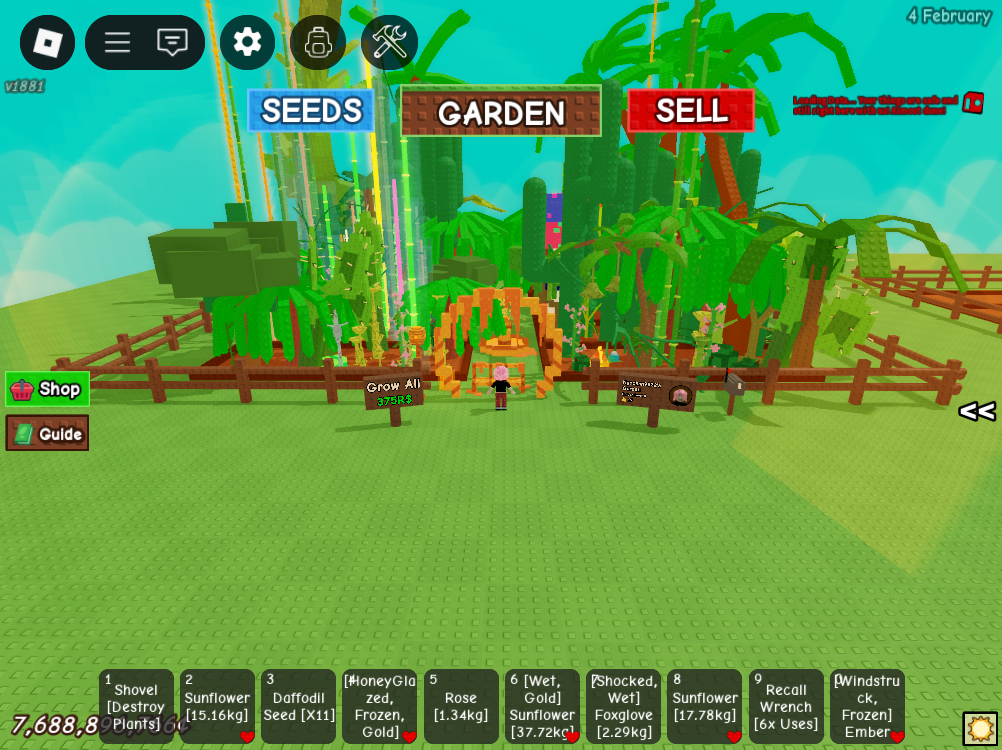Image resolution: width=1002 pixels, height=750 pixels.
Task: Equip the Shovel in slot 1
Action: click(x=136, y=706)
